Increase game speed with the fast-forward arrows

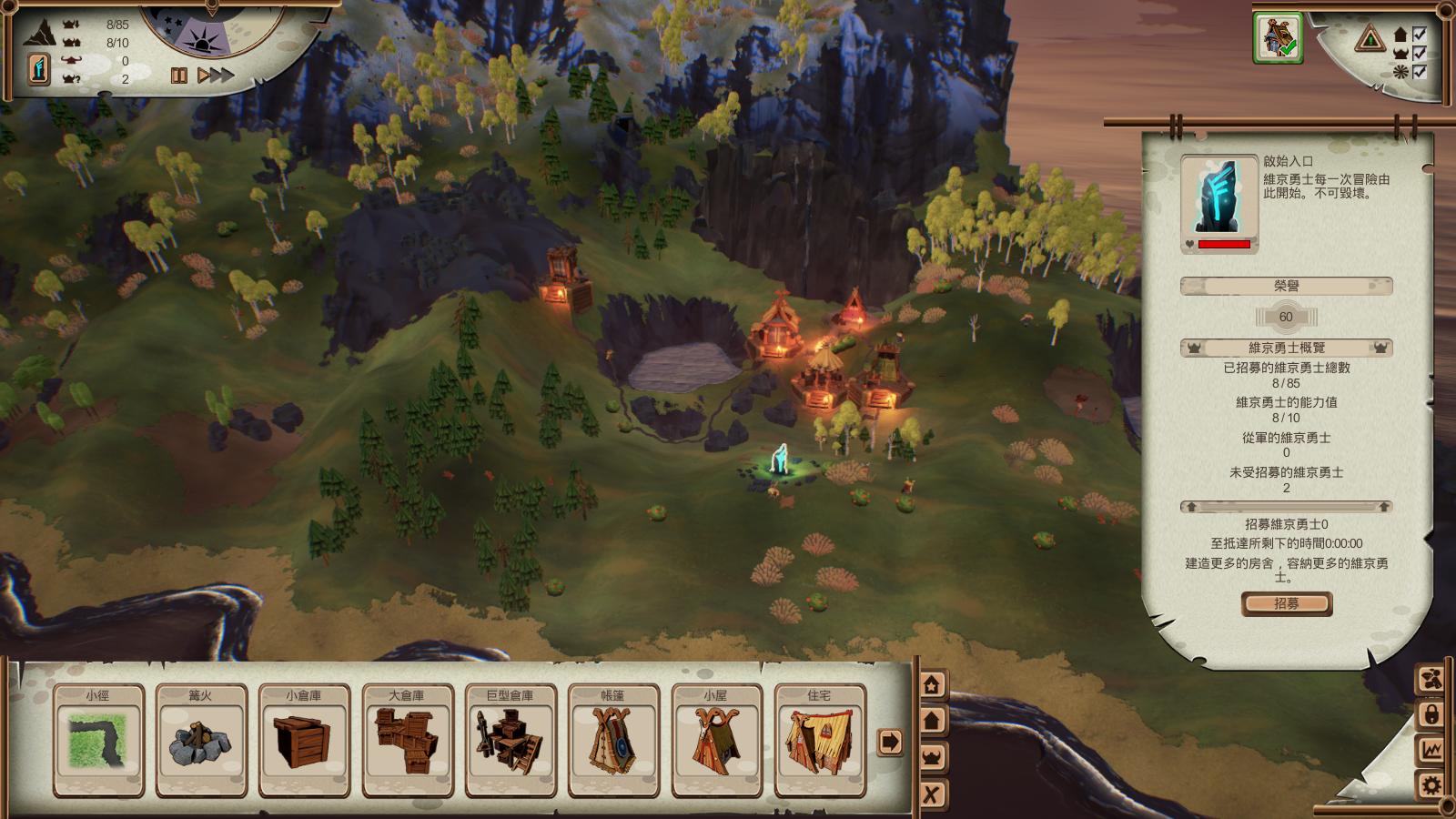216,76
